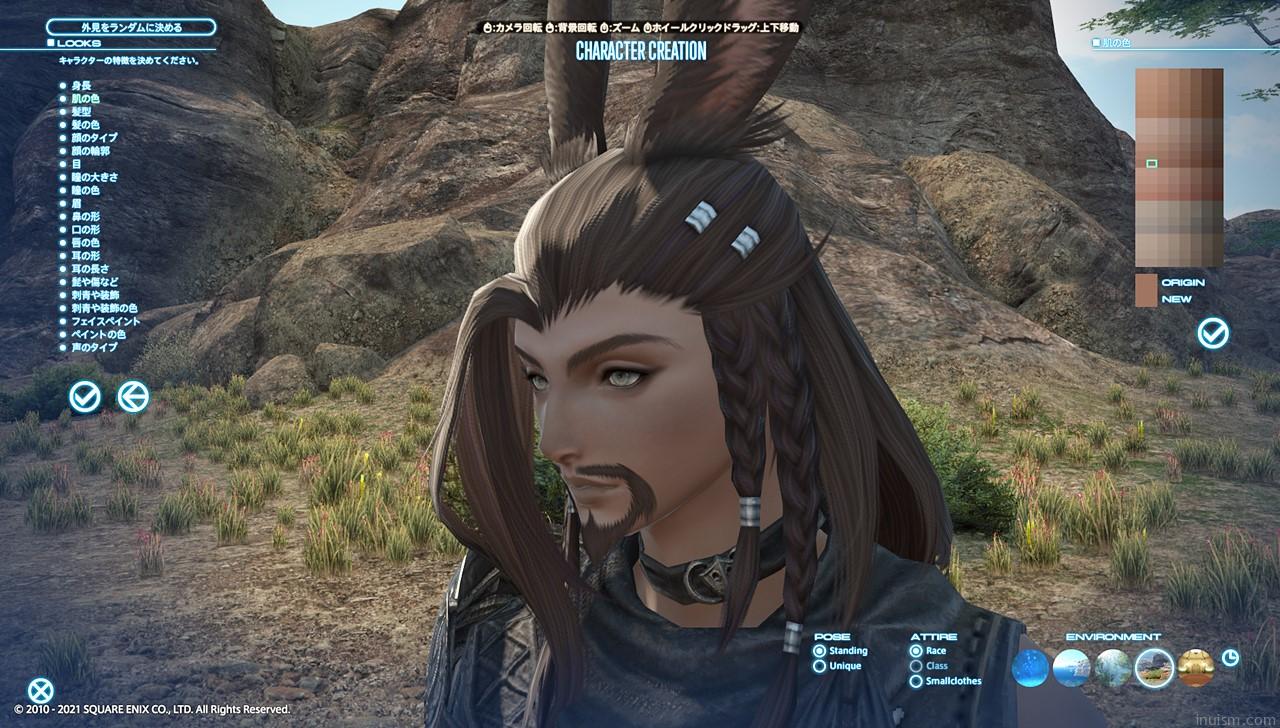
Task: Select the 身長 height option
Action: [80, 86]
